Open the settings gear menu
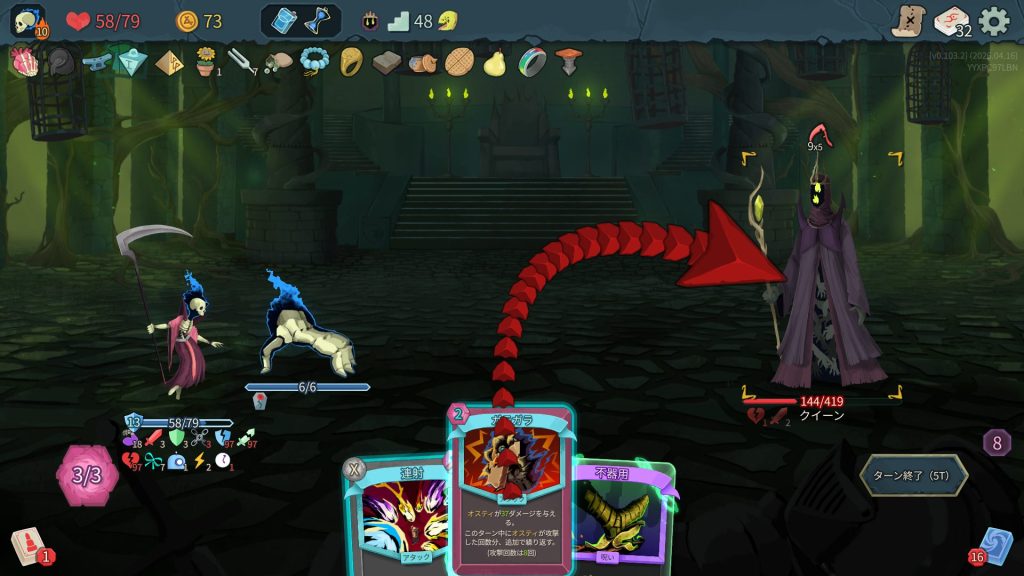This screenshot has height=576, width=1024. pyautogui.click(x=993, y=21)
